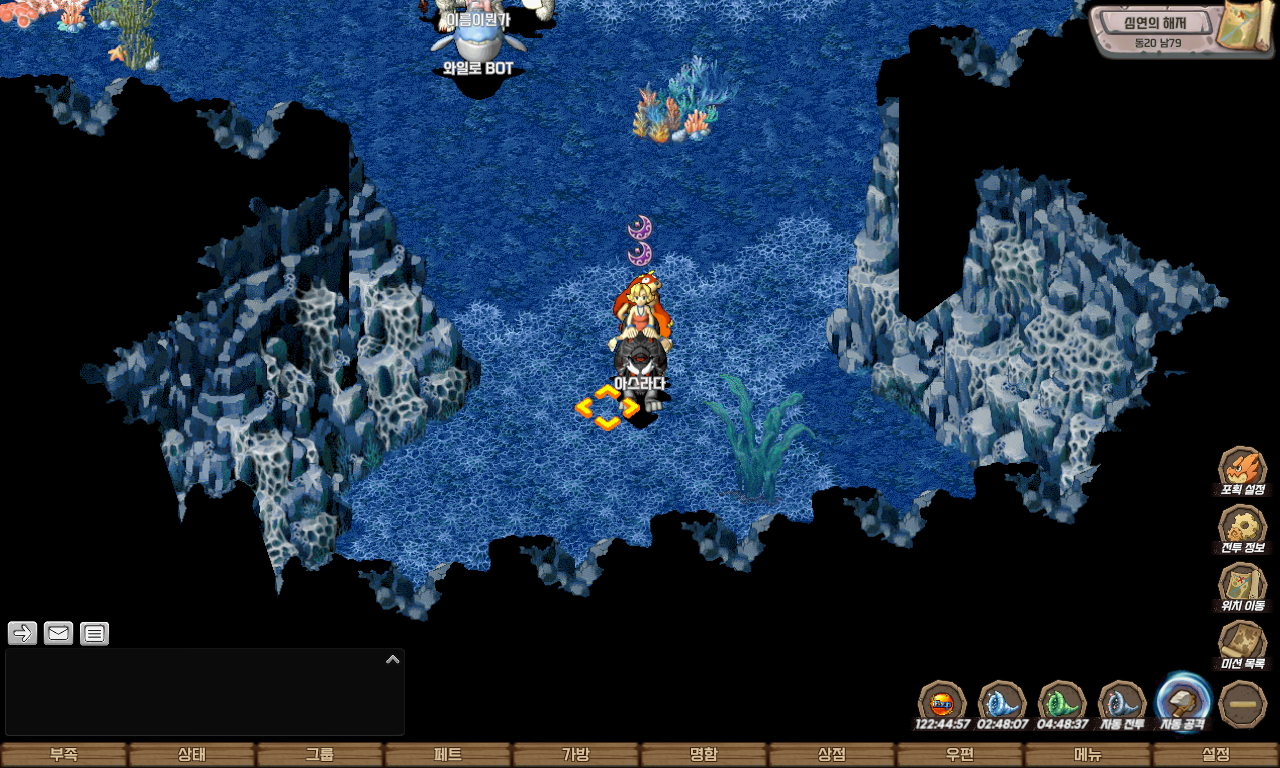The width and height of the screenshot is (1280, 768).
Task: Open 위치 이동 location travel map
Action: (1242, 585)
